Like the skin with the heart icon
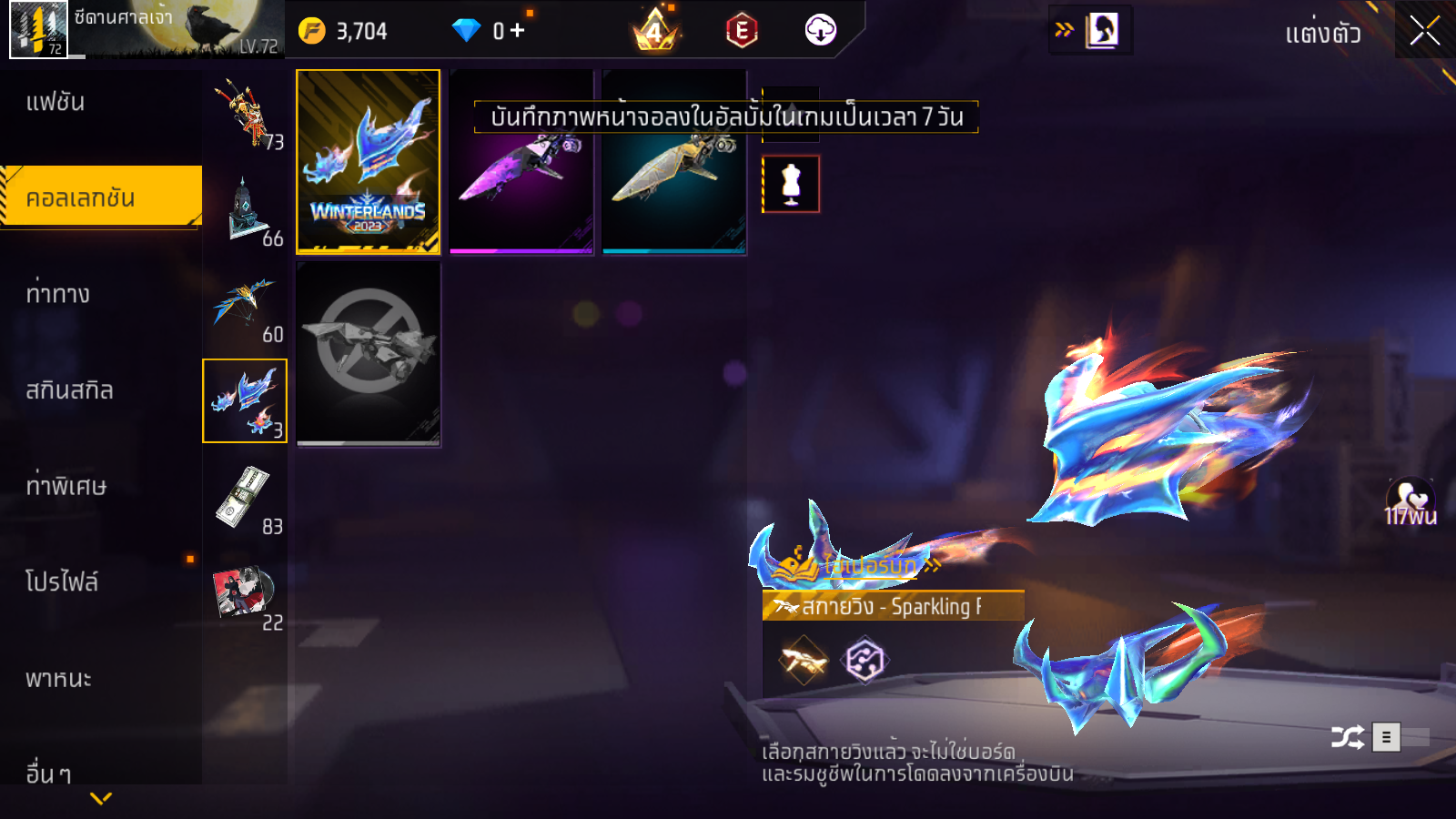Image resolution: width=1456 pixels, height=819 pixels. click(x=1410, y=499)
